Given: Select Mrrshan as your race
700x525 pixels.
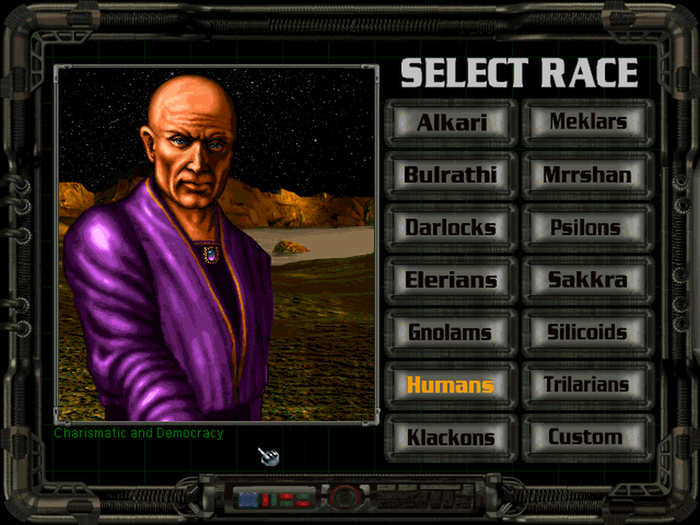Looking at the screenshot, I should point(587,175).
